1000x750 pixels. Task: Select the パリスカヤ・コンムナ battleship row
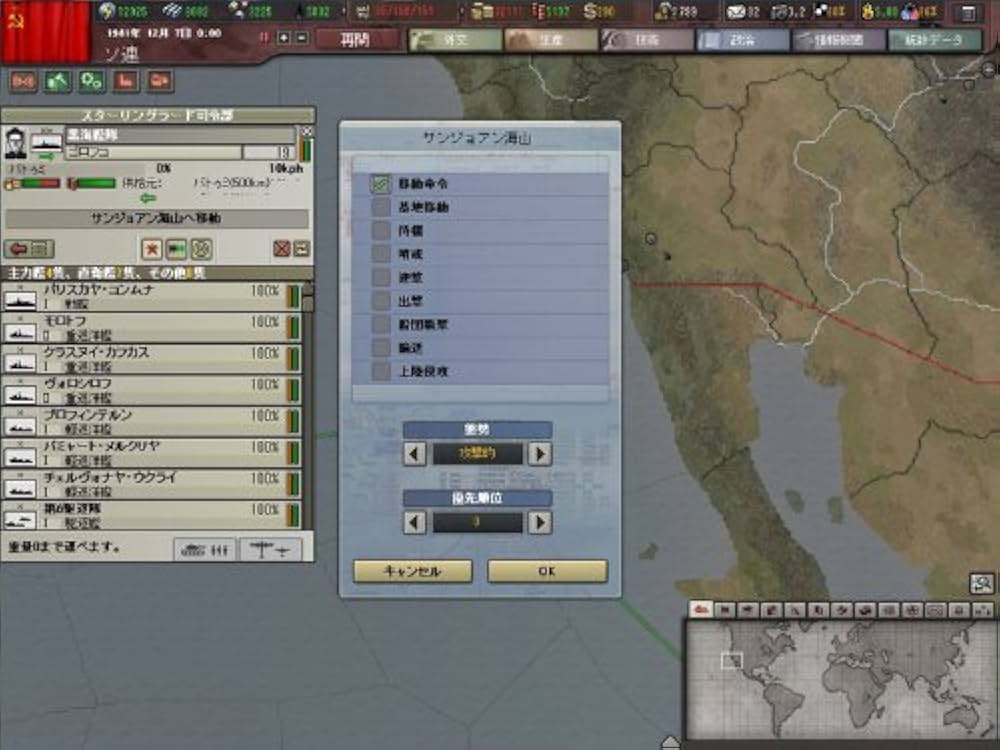pyautogui.click(x=150, y=296)
